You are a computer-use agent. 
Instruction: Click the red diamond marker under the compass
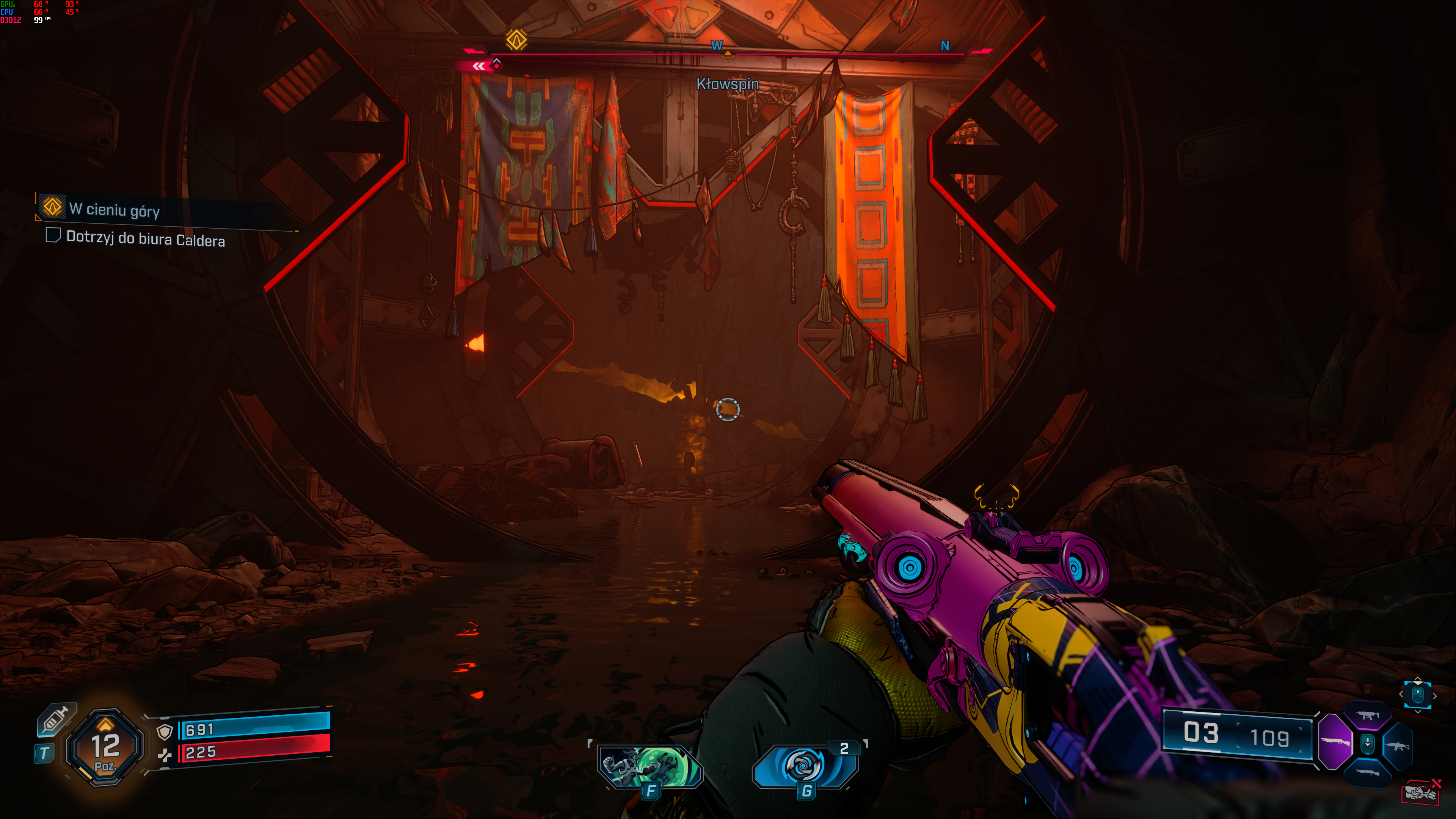coord(496,65)
